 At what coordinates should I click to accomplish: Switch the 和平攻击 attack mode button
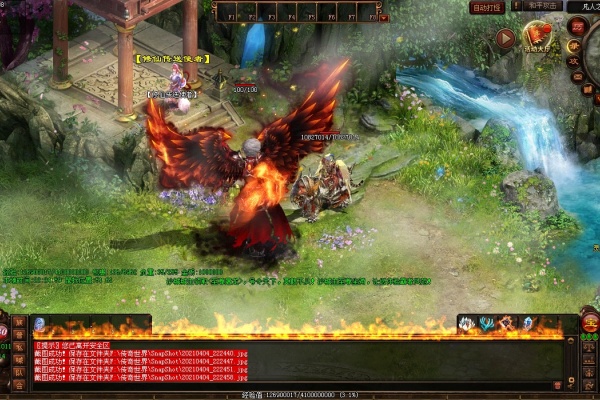tap(538, 6)
